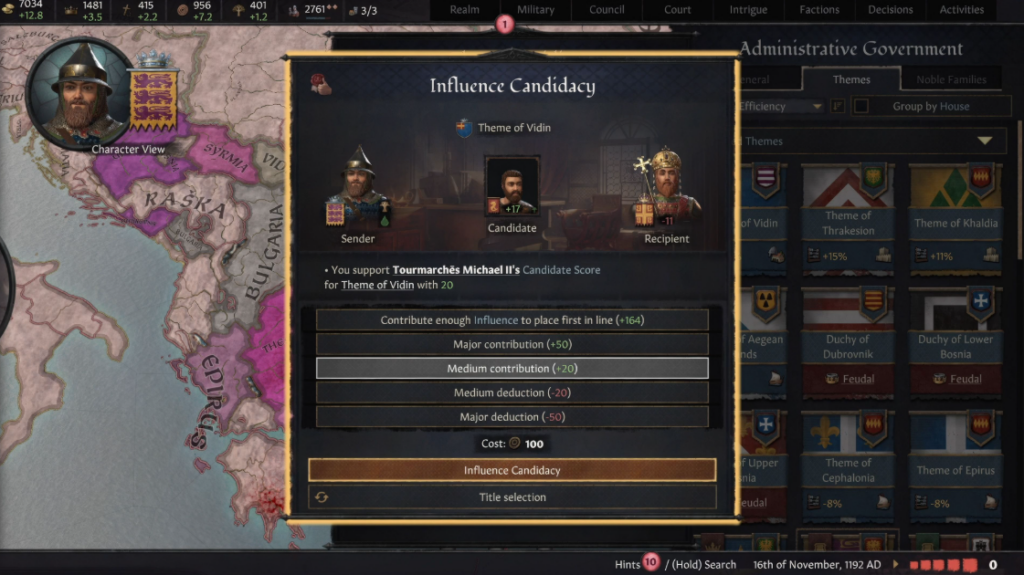Select contribute enough Influence to place first
This screenshot has height=575, width=1024.
512,320
